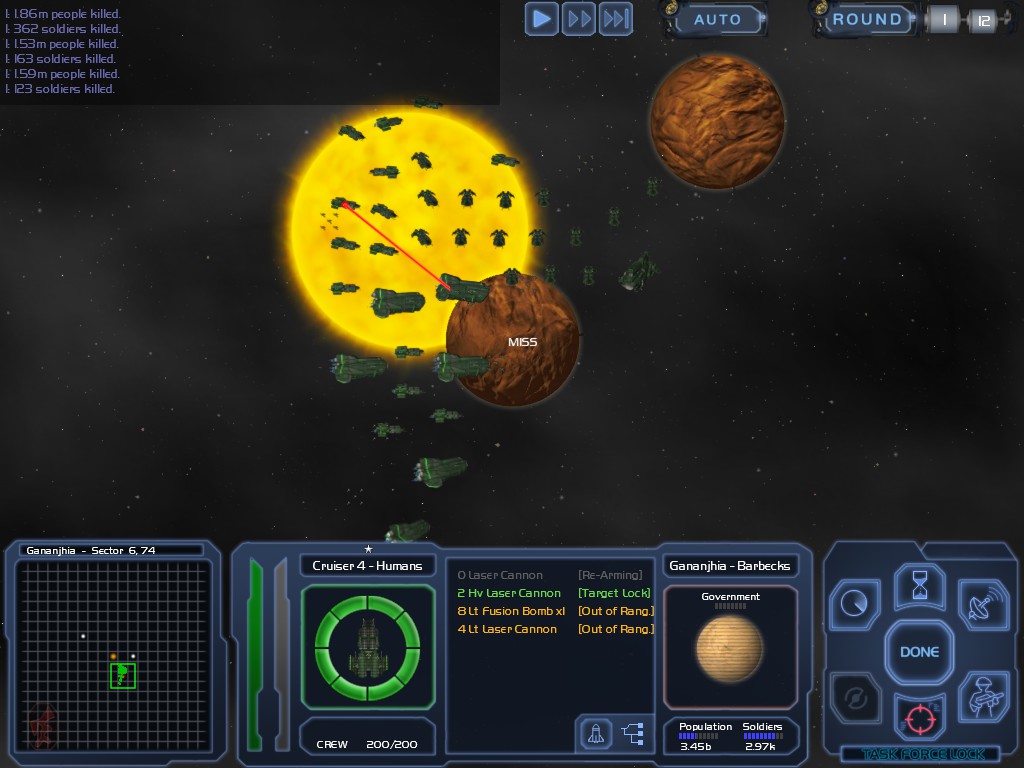This screenshot has height=768, width=1024.
Task: Click the Gananjhia planet portrait
Action: coord(730,647)
